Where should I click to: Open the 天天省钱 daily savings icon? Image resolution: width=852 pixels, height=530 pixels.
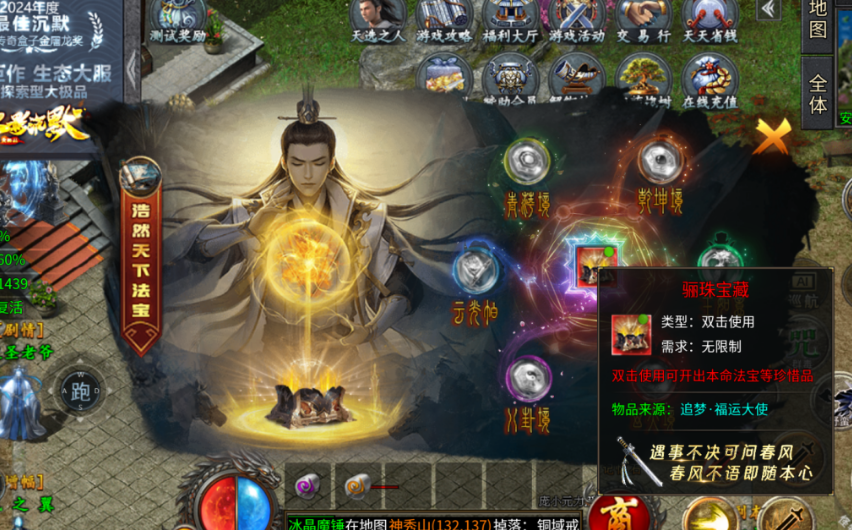point(709,18)
